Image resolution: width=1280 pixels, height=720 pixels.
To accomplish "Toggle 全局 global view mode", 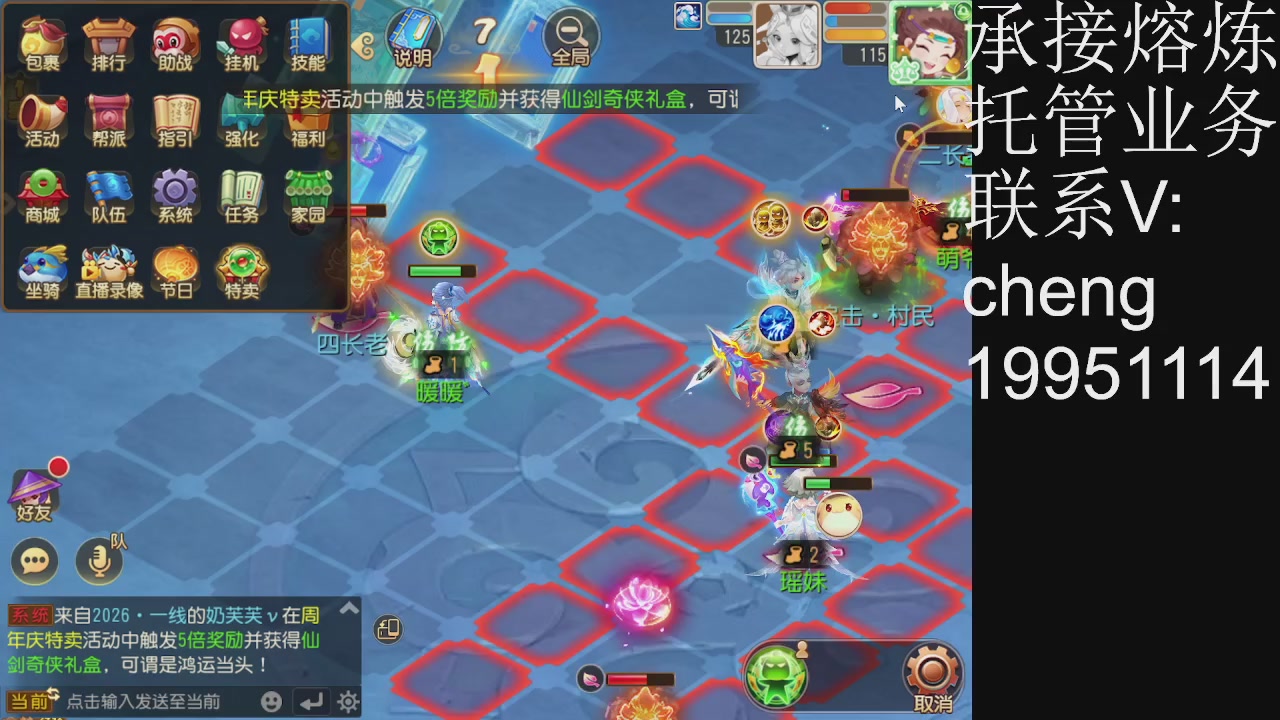I will click(568, 35).
